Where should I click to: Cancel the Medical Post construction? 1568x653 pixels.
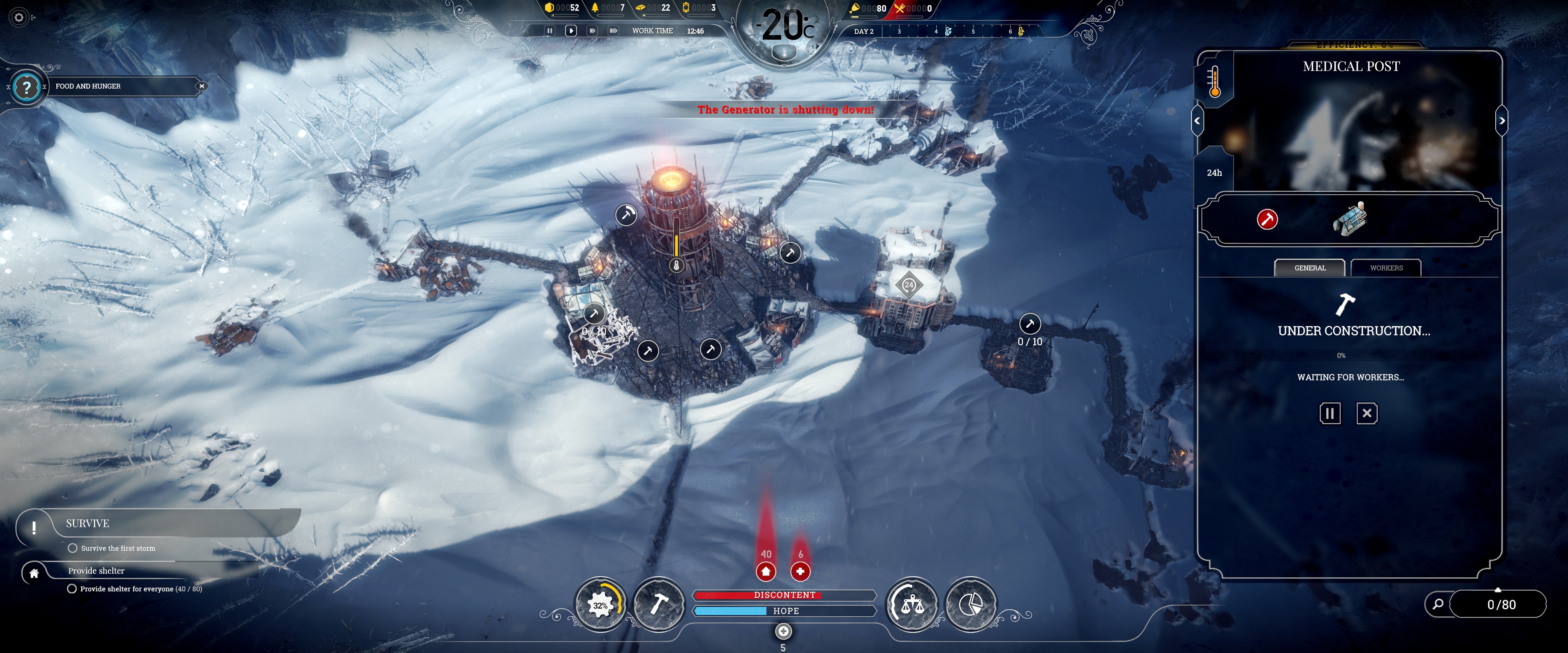1367,414
